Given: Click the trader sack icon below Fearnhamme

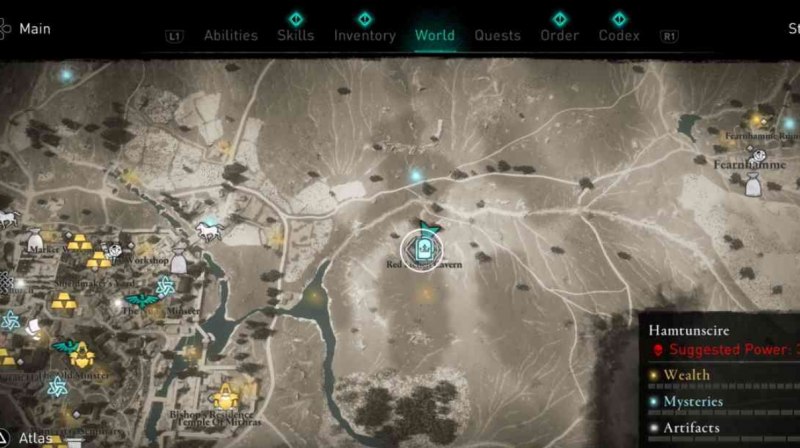Looking at the screenshot, I should click(x=752, y=183).
